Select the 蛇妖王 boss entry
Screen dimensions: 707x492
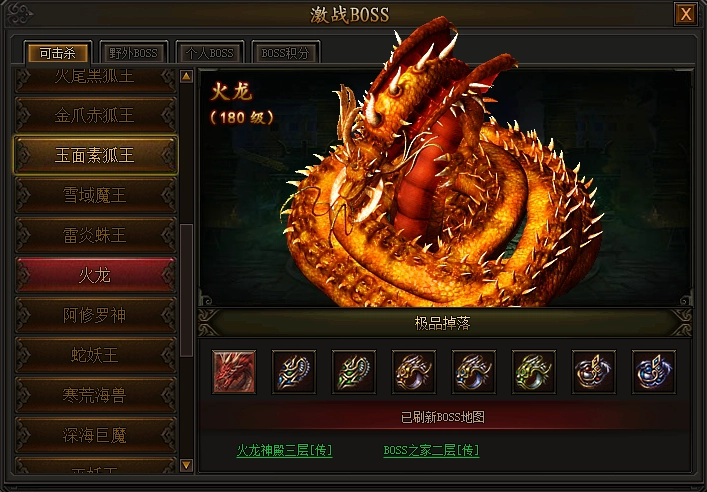click(95, 355)
